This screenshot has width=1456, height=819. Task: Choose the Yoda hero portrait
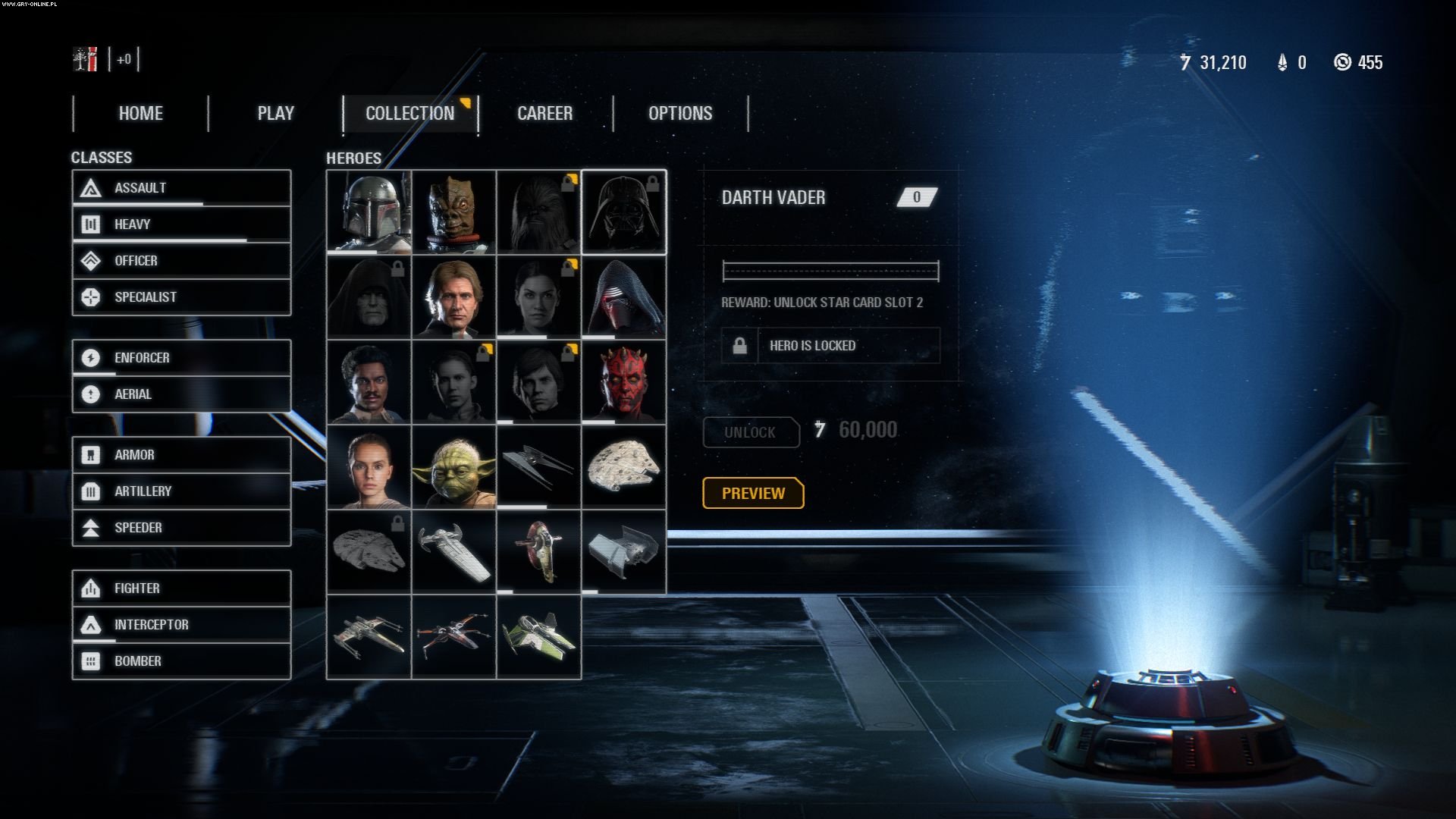coord(453,466)
